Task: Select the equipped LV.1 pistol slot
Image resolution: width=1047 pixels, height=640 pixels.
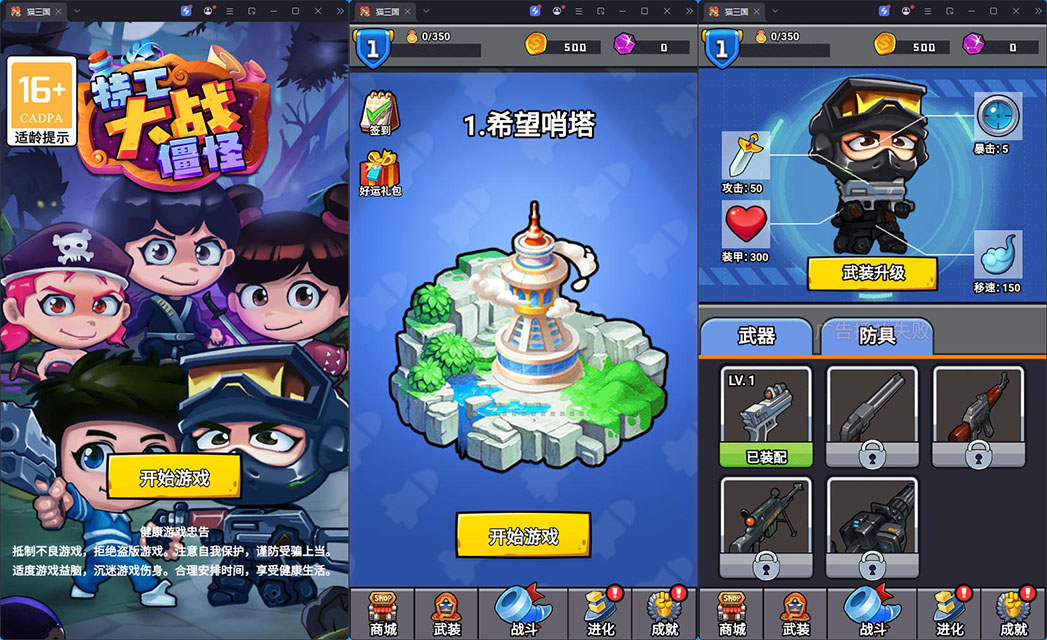Action: pyautogui.click(x=766, y=416)
